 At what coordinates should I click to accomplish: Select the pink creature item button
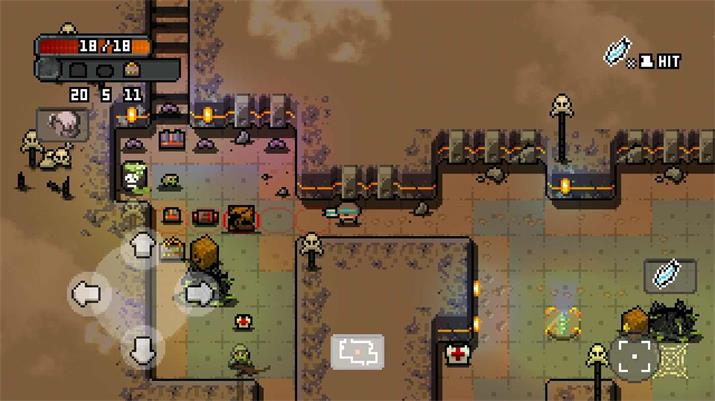(x=62, y=125)
